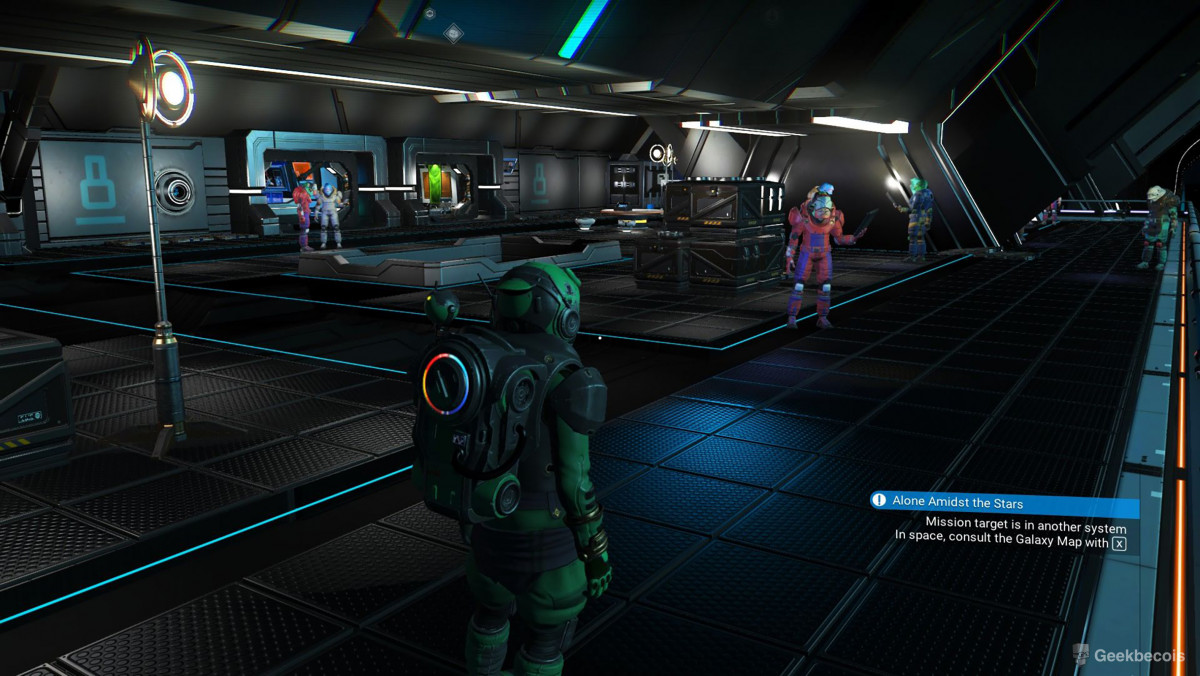The image size is (1200, 676).
Task: Select the diamond-shaped waypoint marker
Action: pyautogui.click(x=455, y=31)
